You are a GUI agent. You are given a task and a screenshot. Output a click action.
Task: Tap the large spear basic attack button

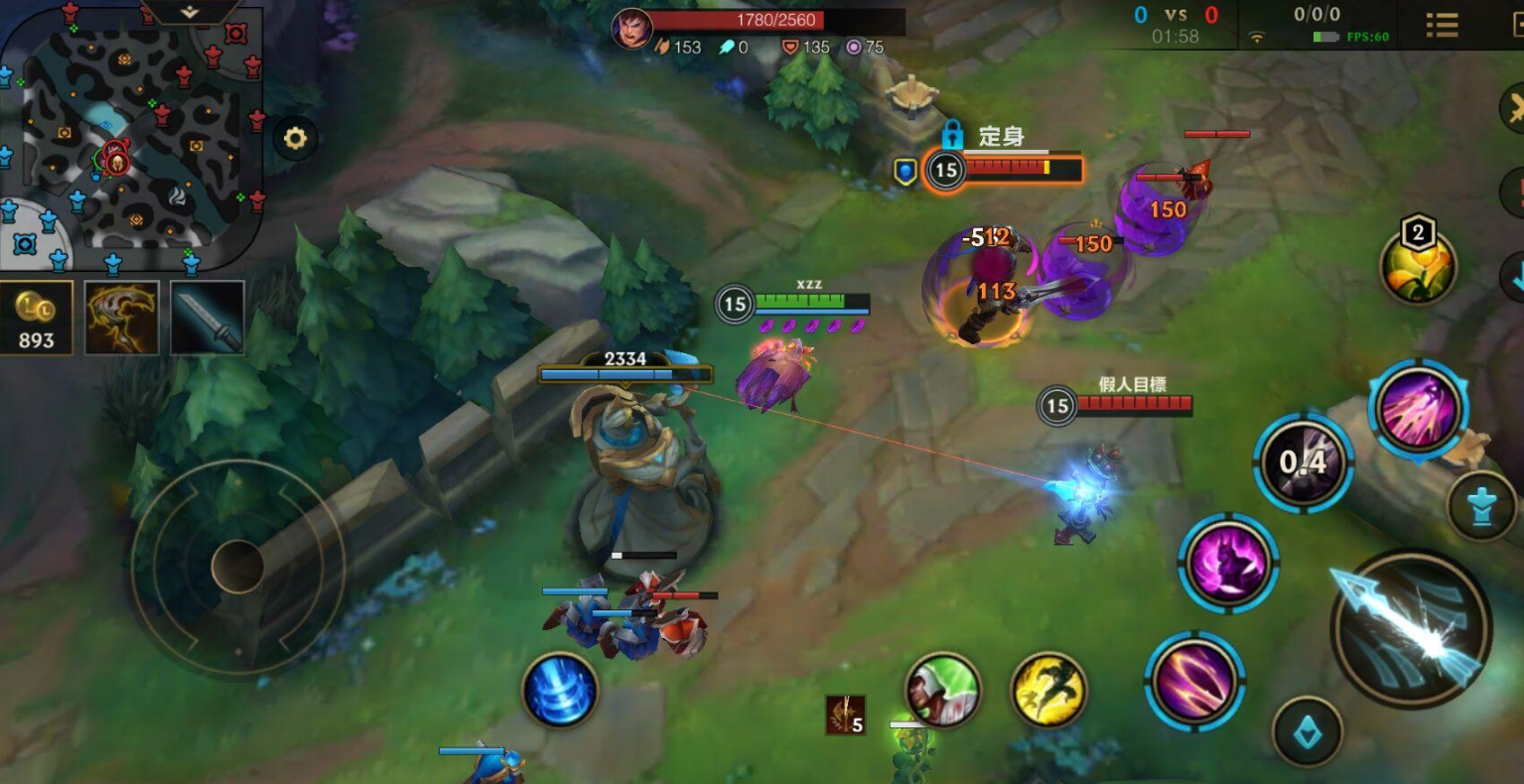click(1411, 627)
